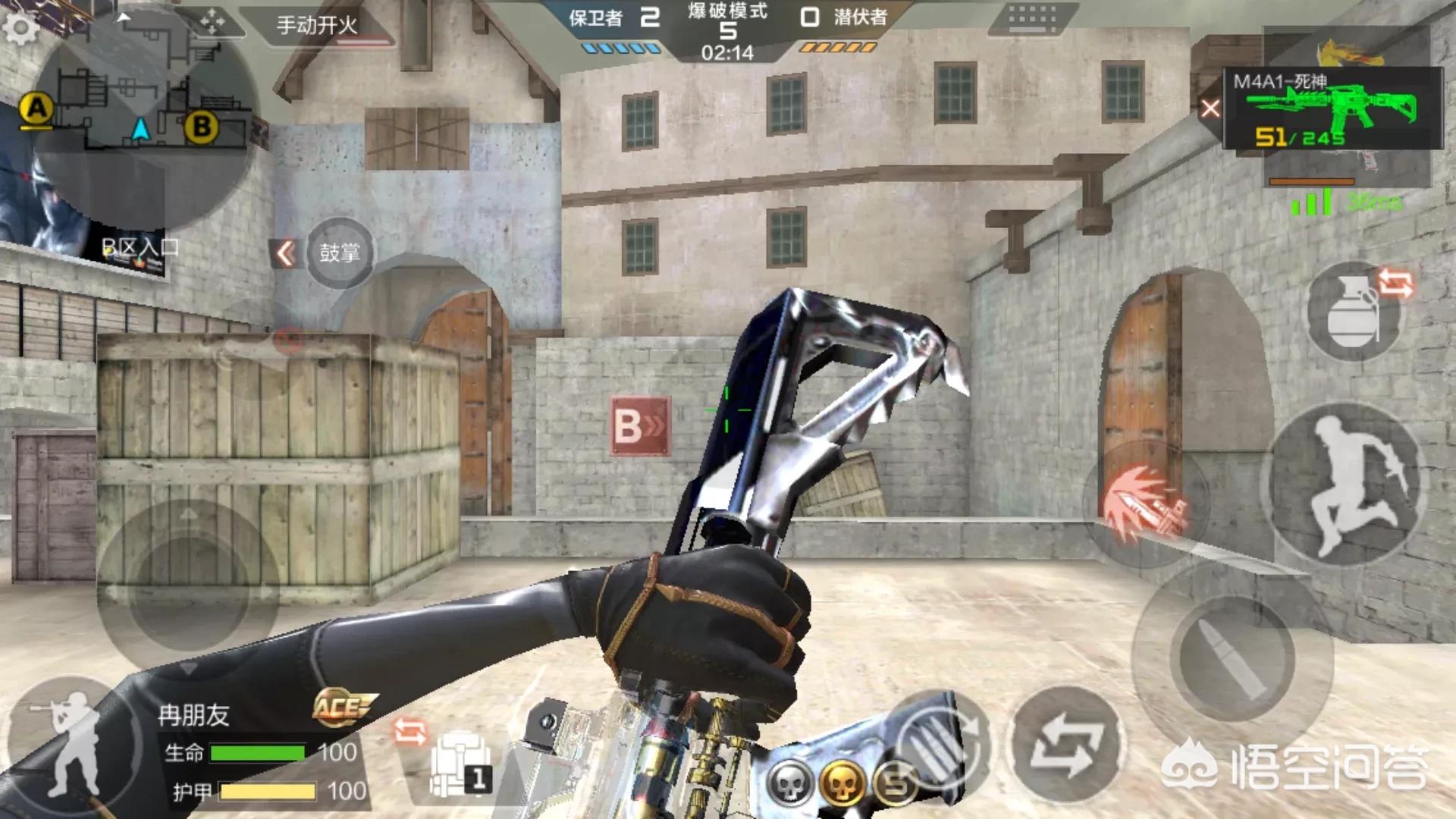1456x819 pixels.
Task: Activate the jump button
Action: click(1344, 485)
